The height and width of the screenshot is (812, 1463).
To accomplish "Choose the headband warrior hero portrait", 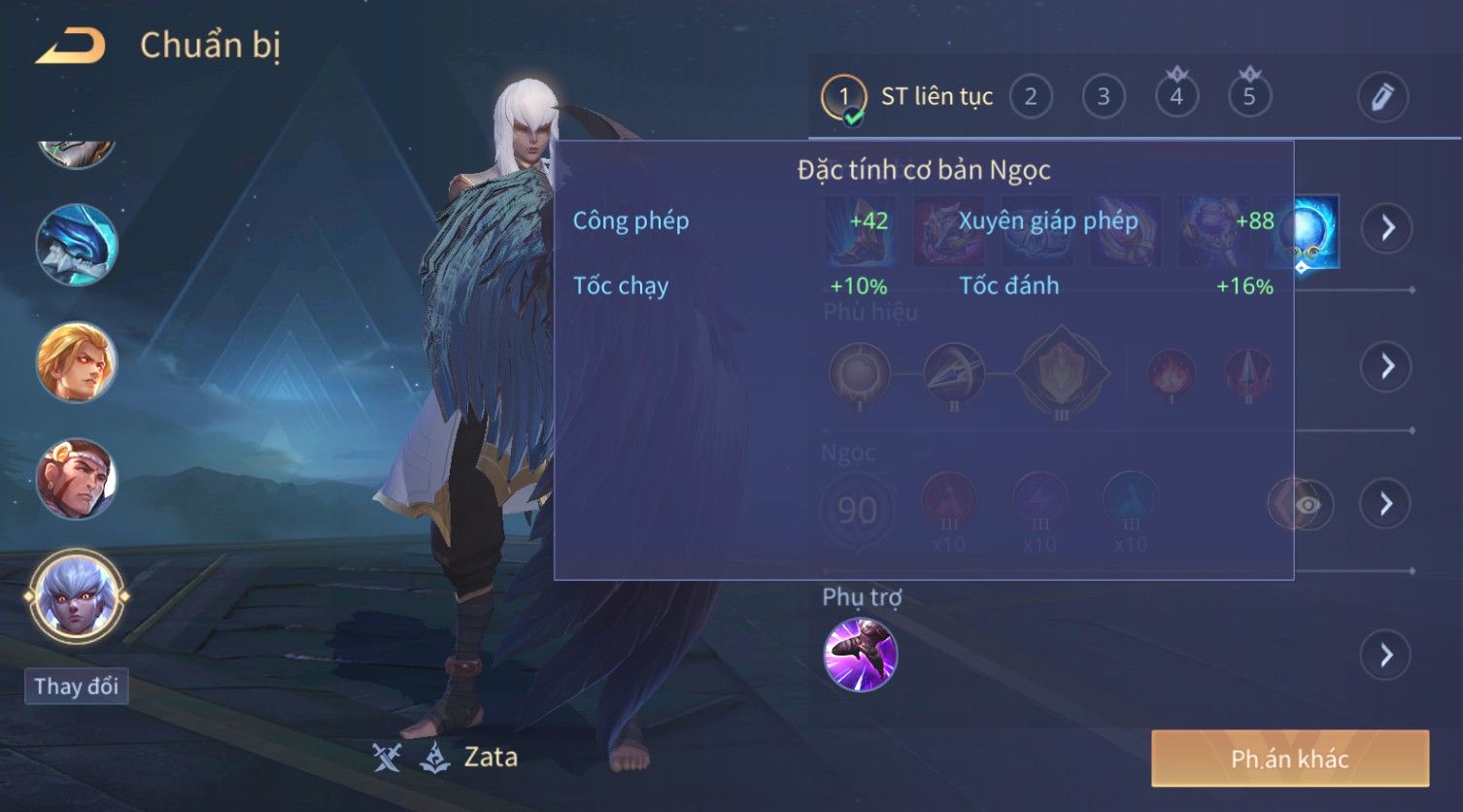I will click(77, 479).
